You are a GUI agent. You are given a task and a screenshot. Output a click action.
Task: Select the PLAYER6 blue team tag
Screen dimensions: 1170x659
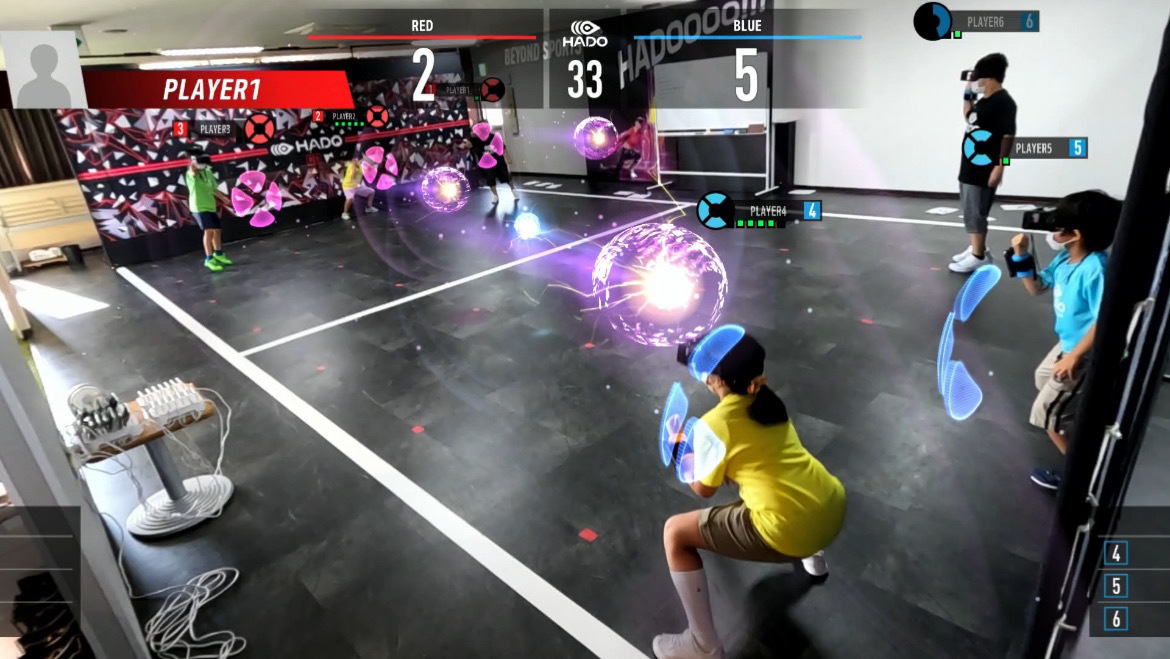[990, 21]
